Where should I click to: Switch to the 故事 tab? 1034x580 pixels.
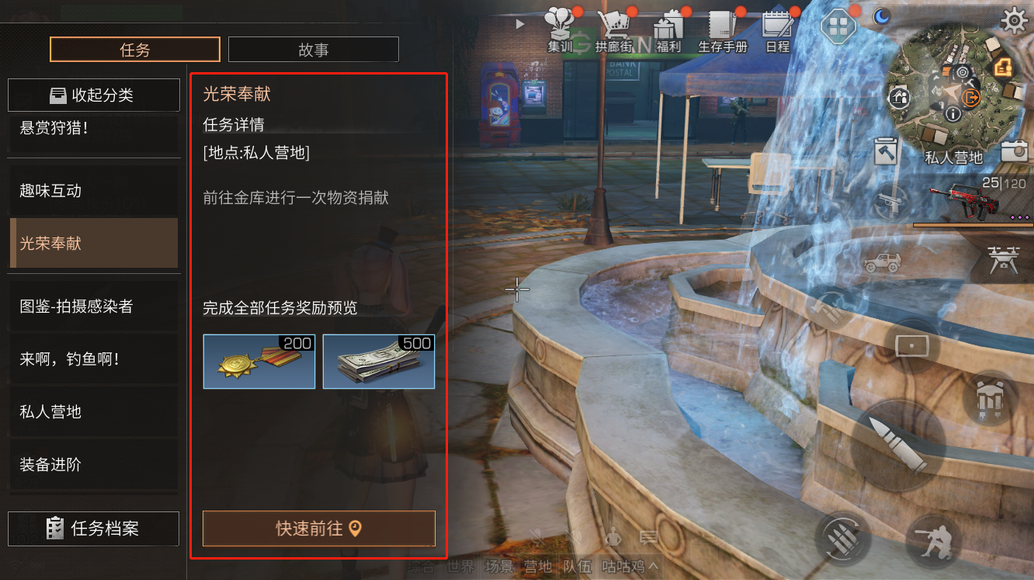(x=313, y=49)
